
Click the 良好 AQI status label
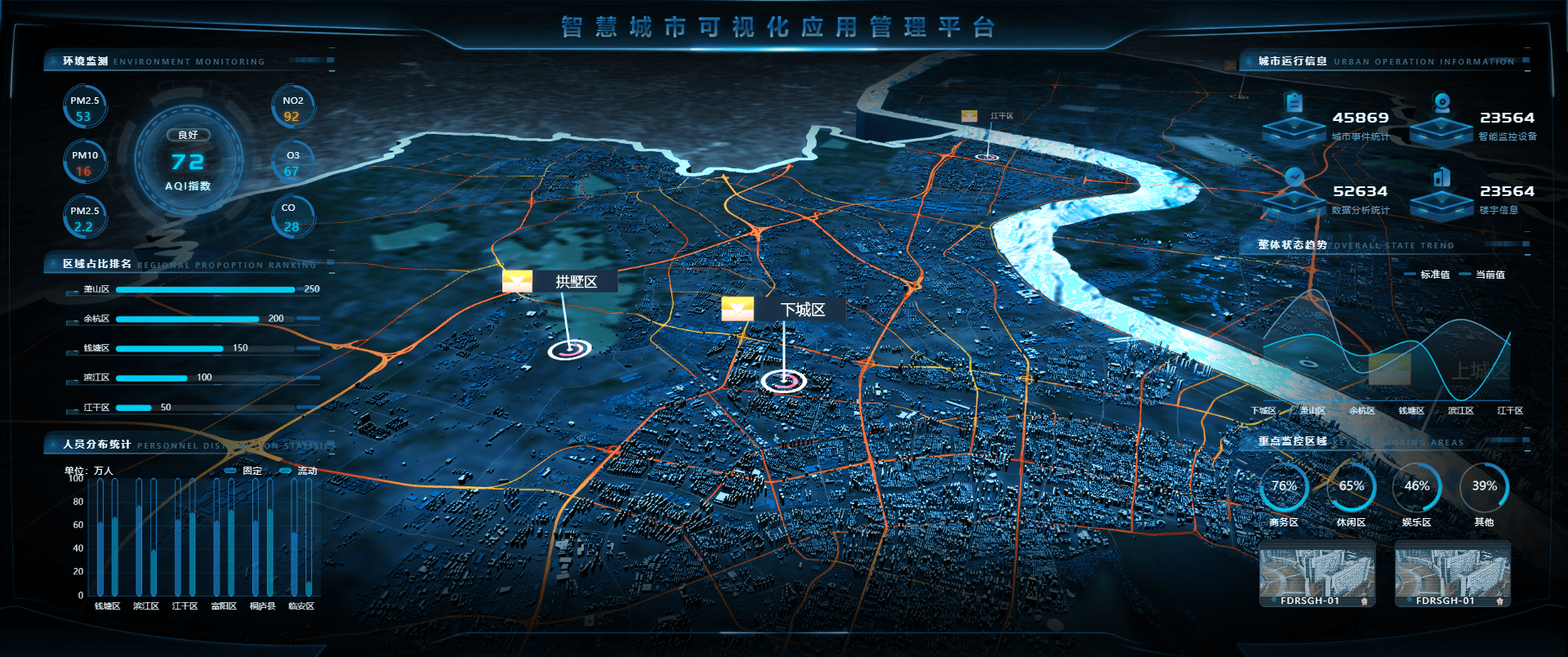189,135
